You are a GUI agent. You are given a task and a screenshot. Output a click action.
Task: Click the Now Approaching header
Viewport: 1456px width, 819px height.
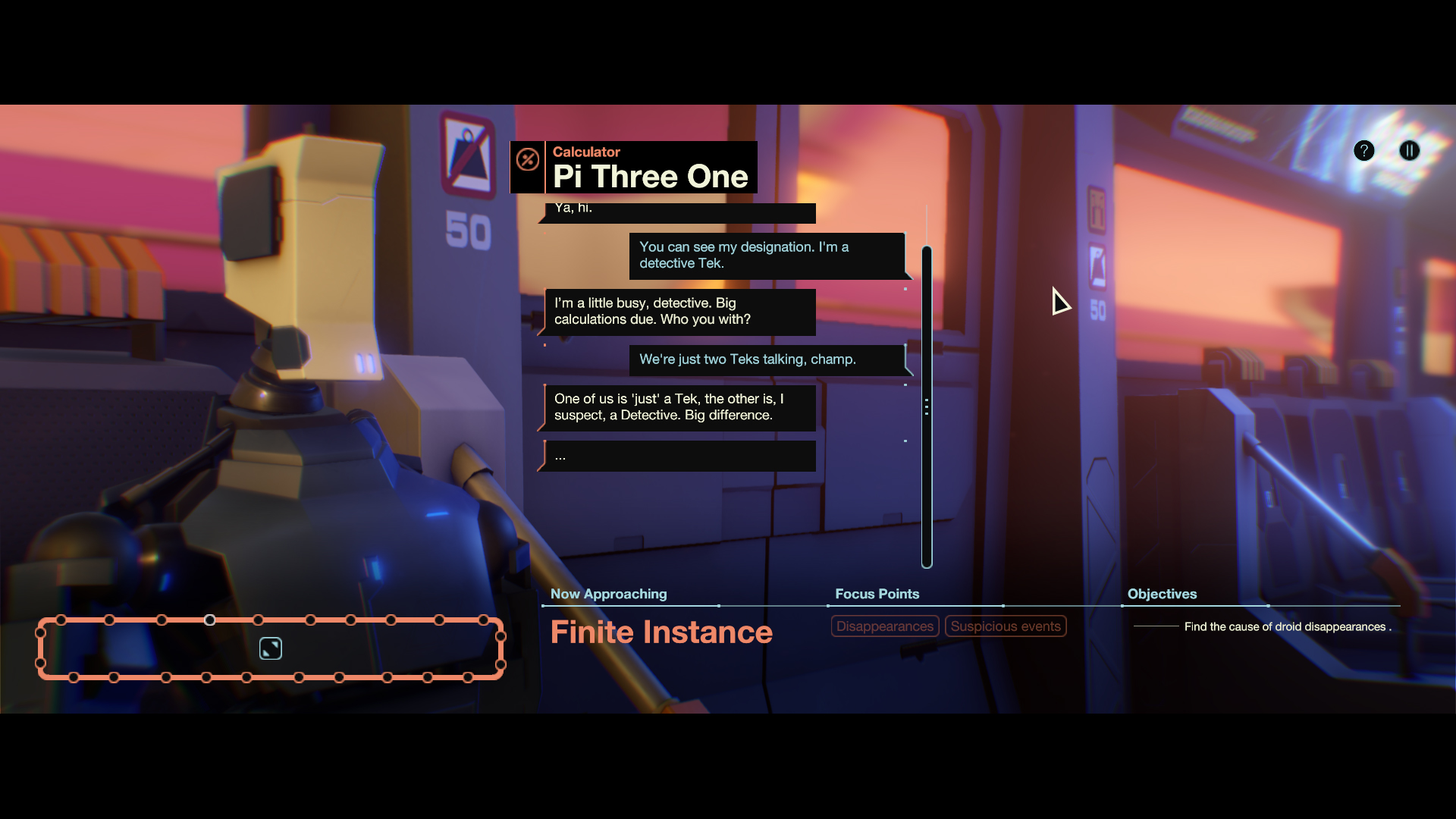(607, 594)
